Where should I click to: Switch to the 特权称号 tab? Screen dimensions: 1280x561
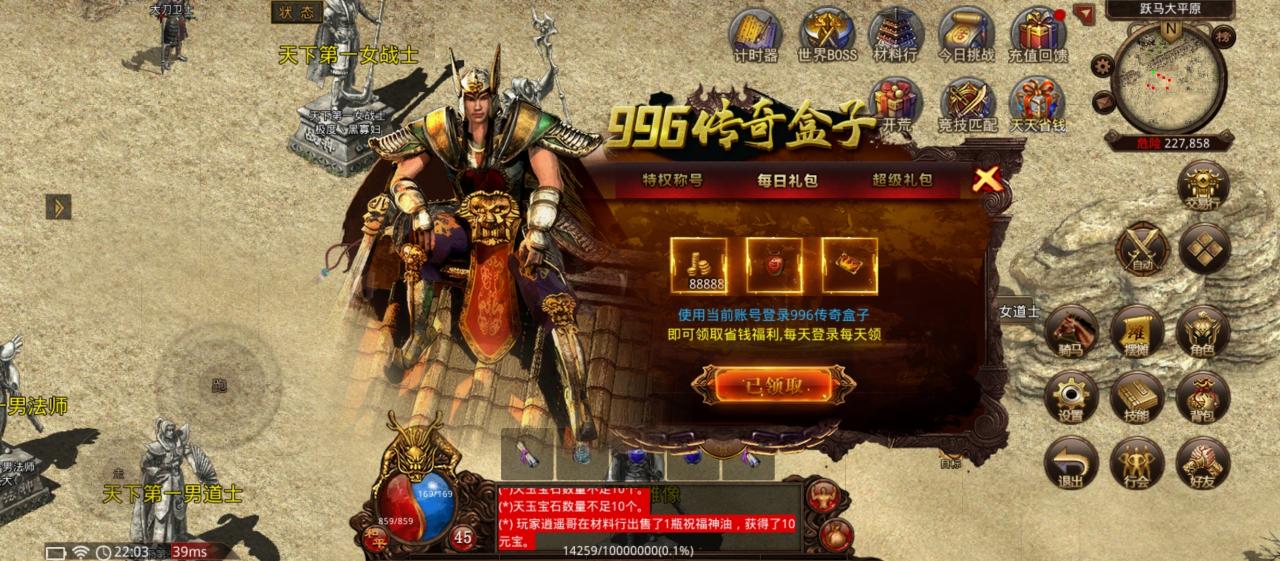click(x=672, y=181)
